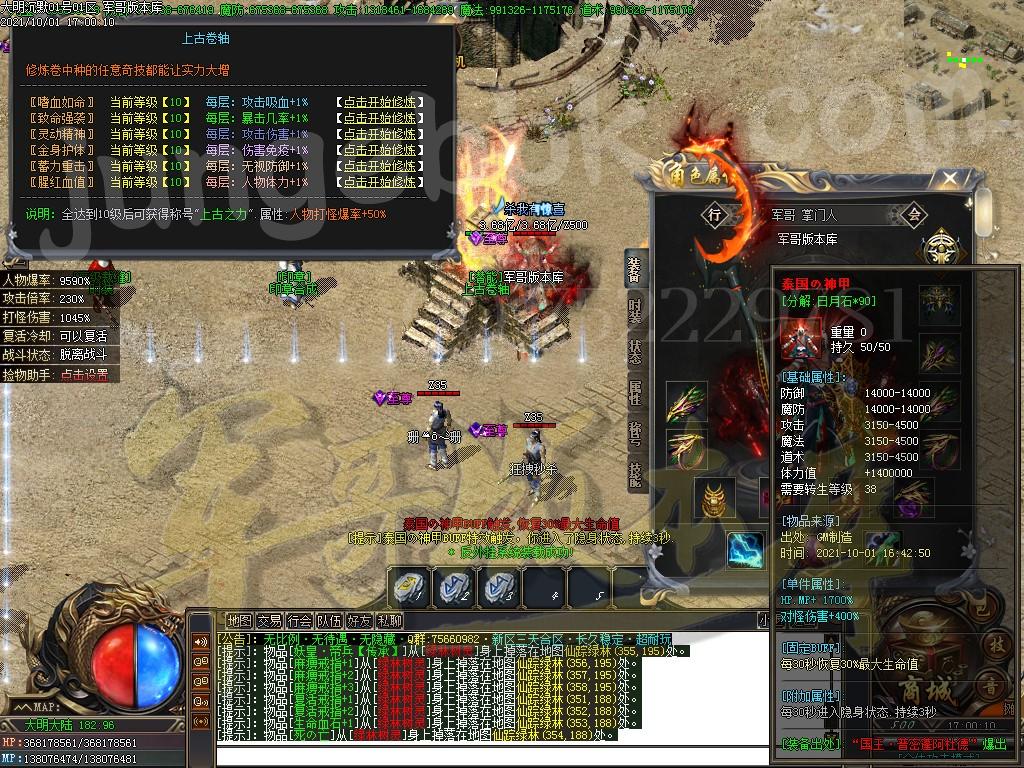The height and width of the screenshot is (768, 1024).
Task: Open the 交易 trade button
Action: coord(269,621)
